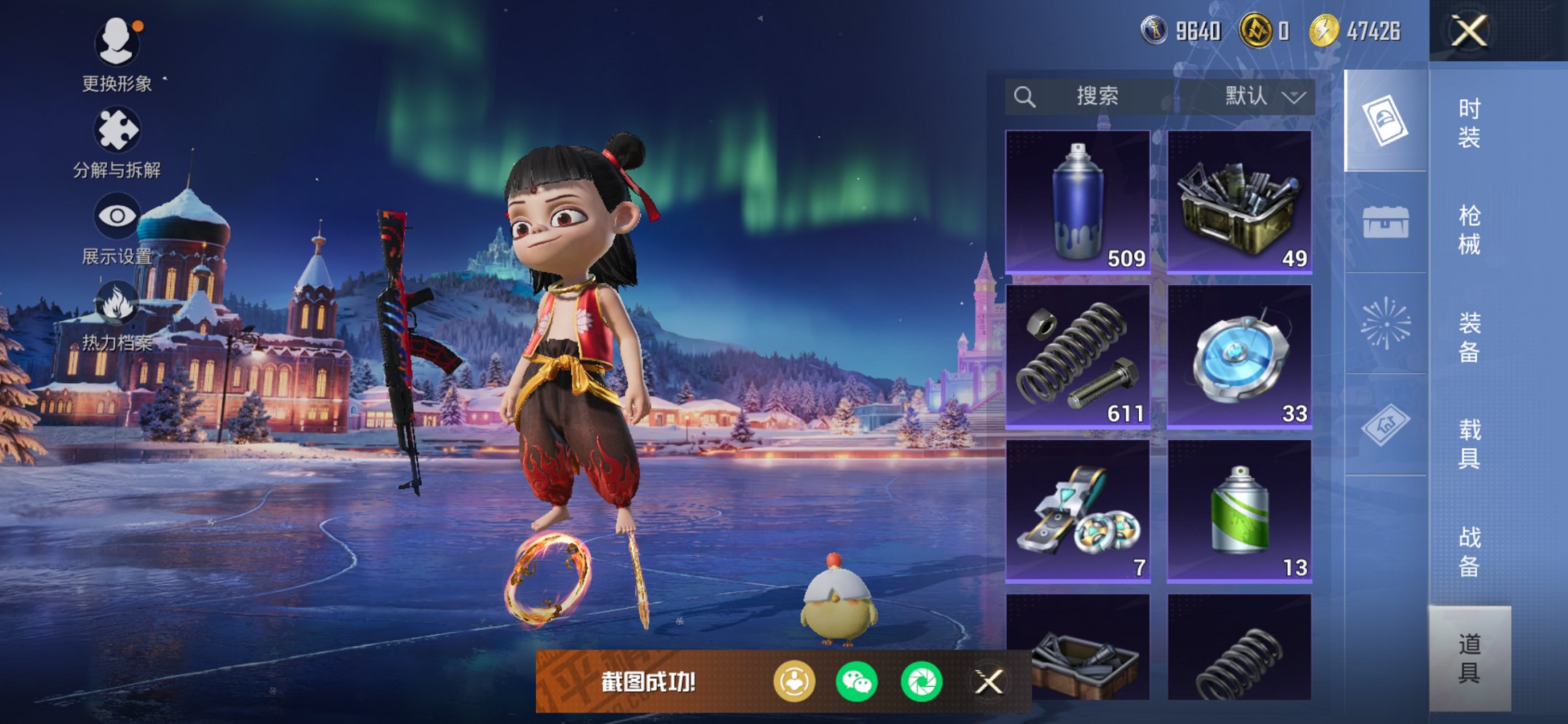Switch to the 枪械 firearms tab
The width and height of the screenshot is (1568, 724).
[x=1469, y=229]
